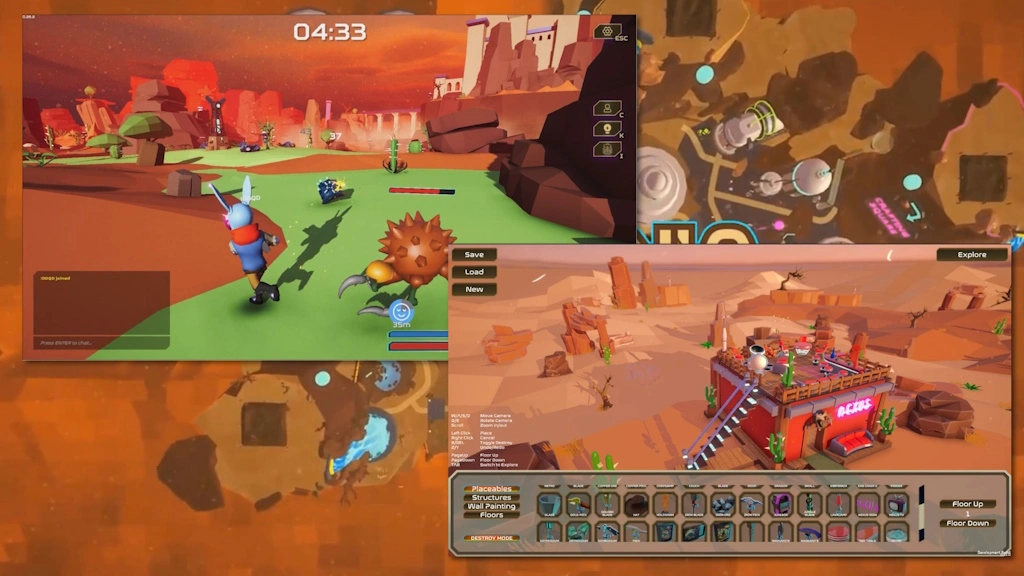Switch to the Floors category
Image resolution: width=1024 pixels, height=576 pixels.
pos(491,516)
